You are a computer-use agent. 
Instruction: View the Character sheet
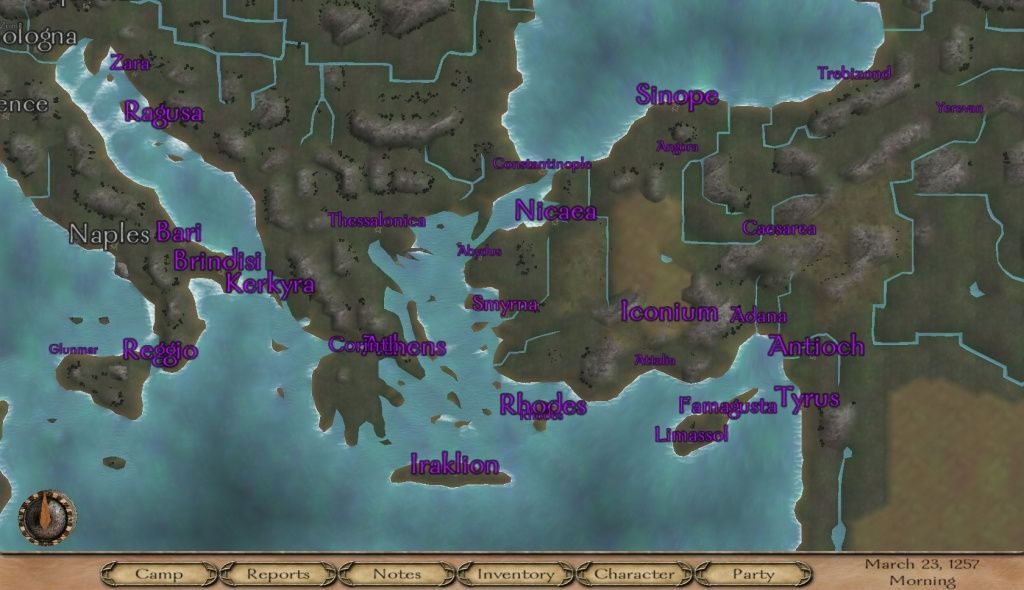coord(634,574)
